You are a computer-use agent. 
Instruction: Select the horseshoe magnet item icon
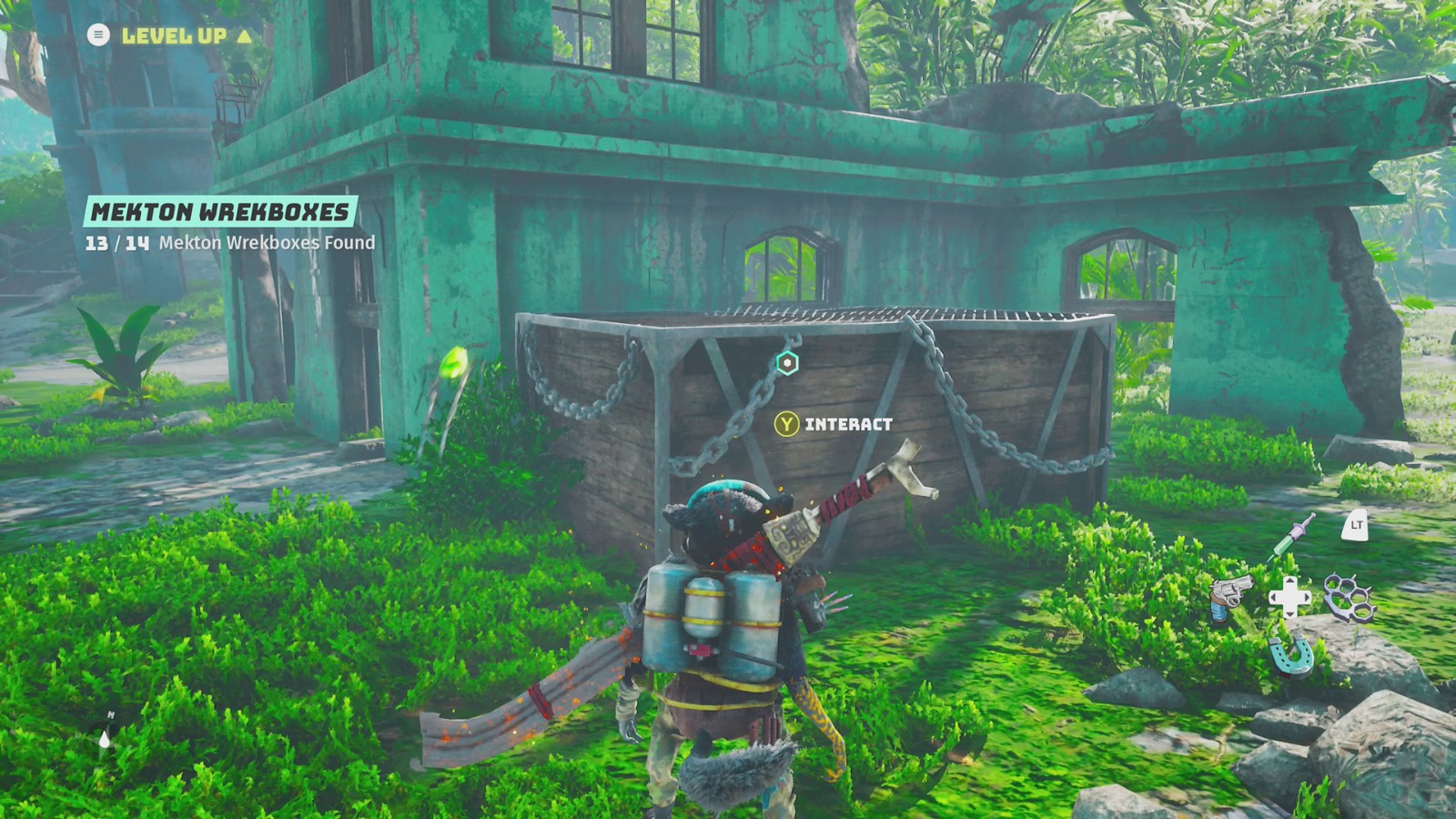(x=1291, y=655)
